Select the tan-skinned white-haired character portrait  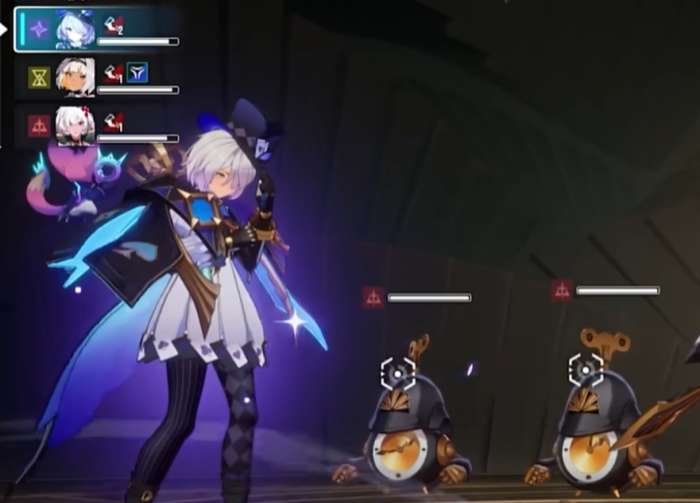click(75, 76)
